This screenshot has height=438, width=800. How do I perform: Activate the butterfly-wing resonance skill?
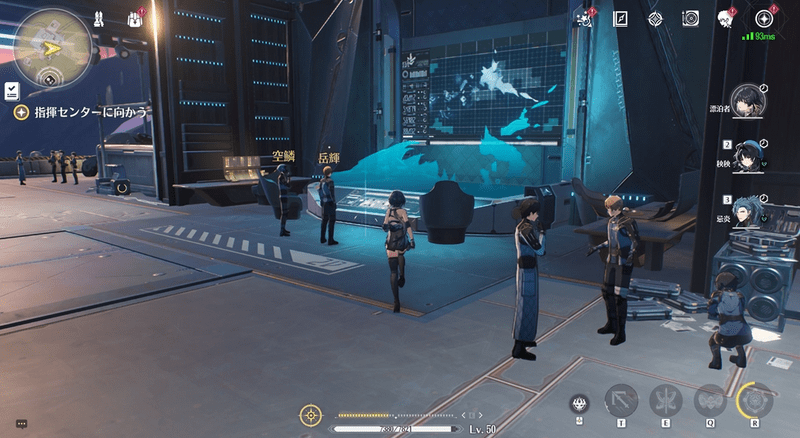[x=664, y=401]
